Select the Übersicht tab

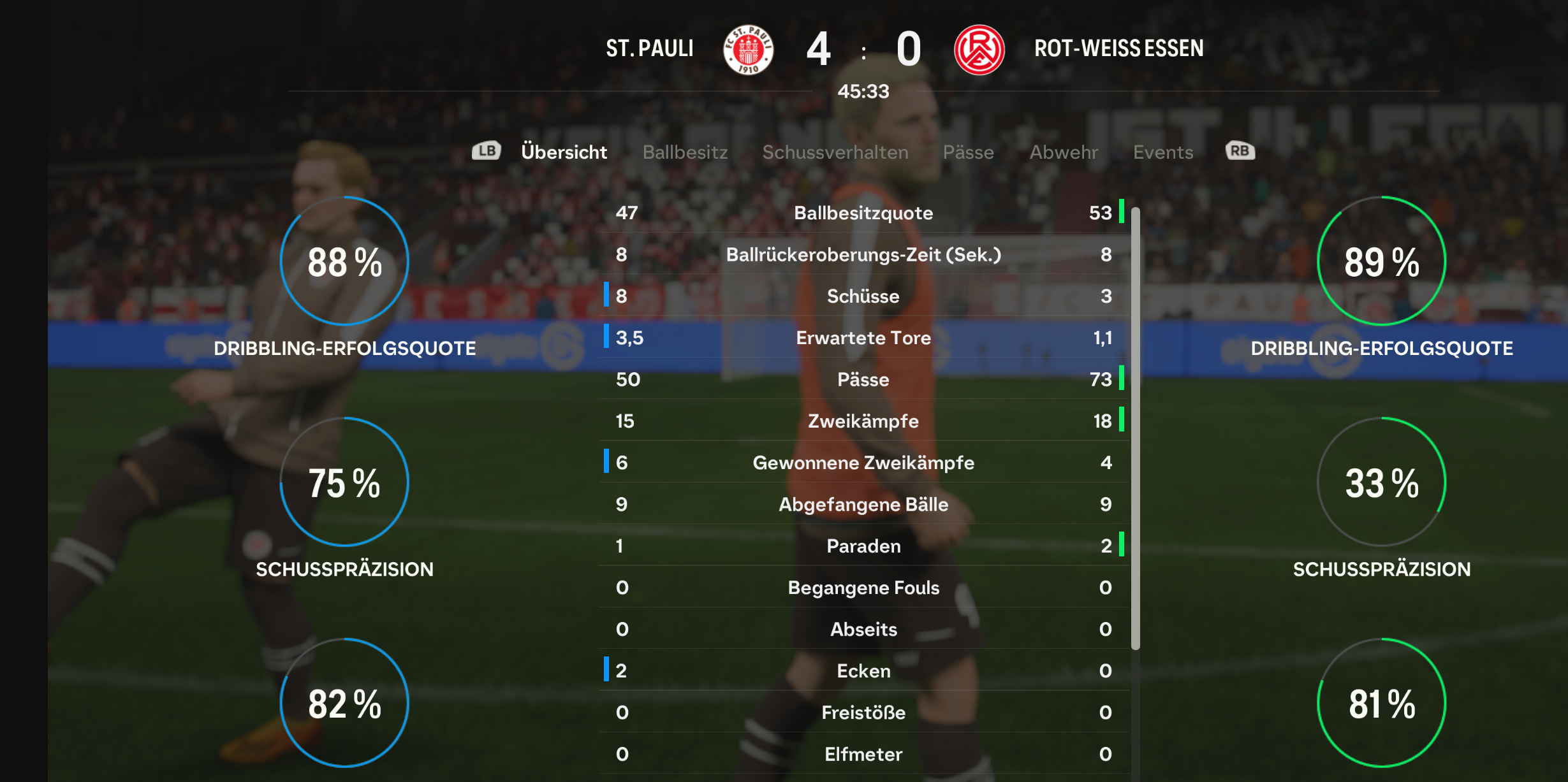[x=564, y=152]
